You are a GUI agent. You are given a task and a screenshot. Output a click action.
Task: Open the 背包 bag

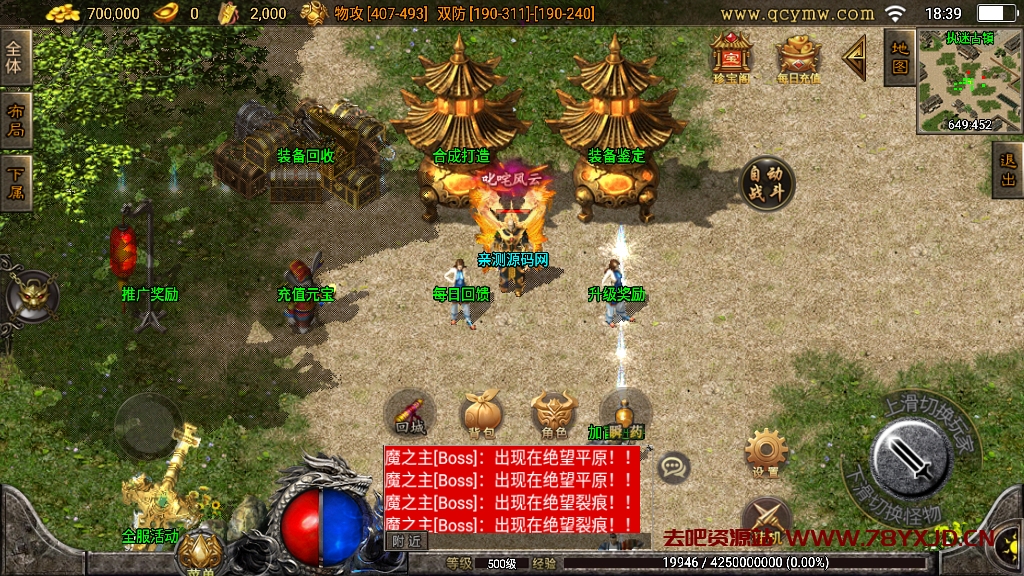click(482, 413)
